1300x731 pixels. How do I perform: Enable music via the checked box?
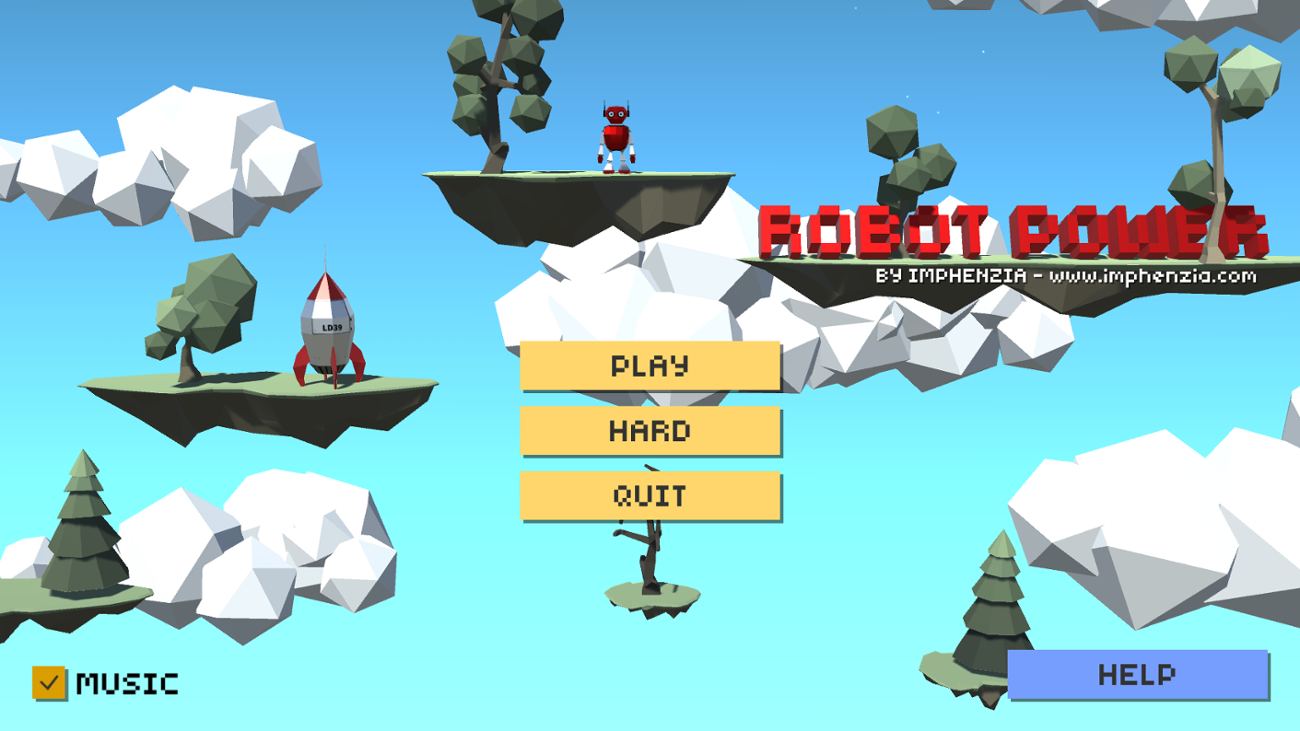click(48, 684)
